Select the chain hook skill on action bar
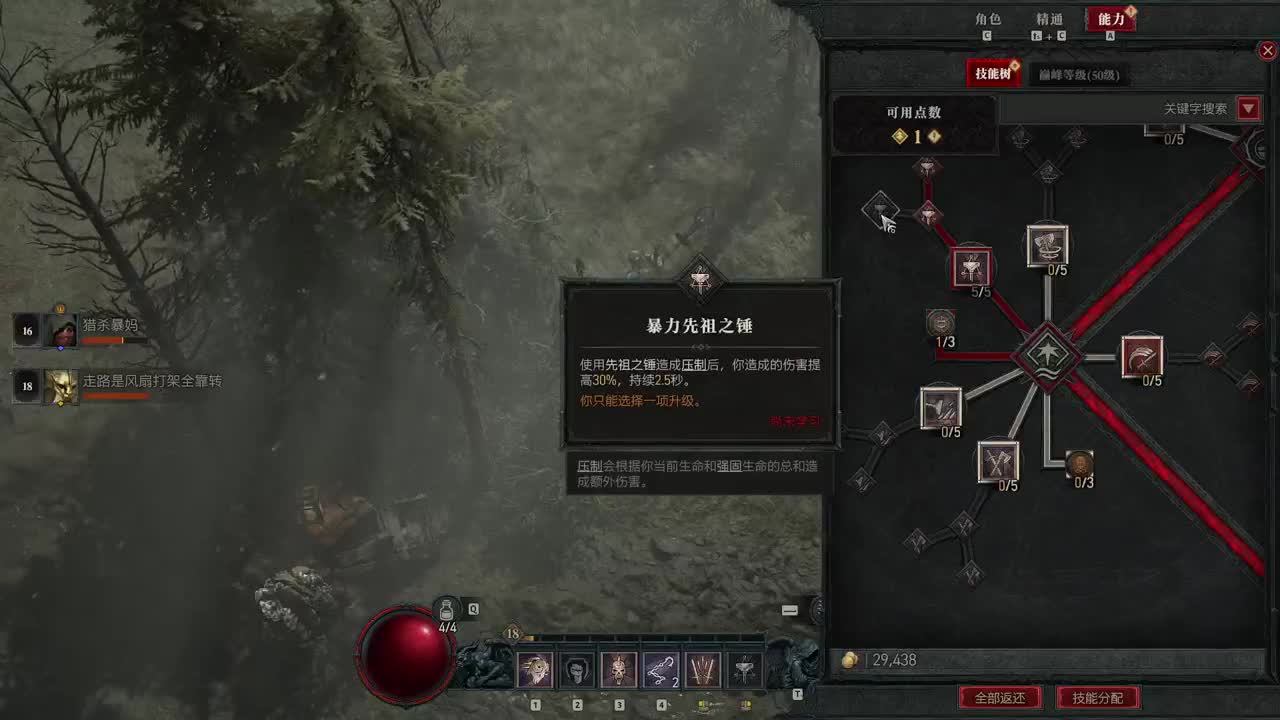Viewport: 1280px width, 720px height. coord(660,670)
